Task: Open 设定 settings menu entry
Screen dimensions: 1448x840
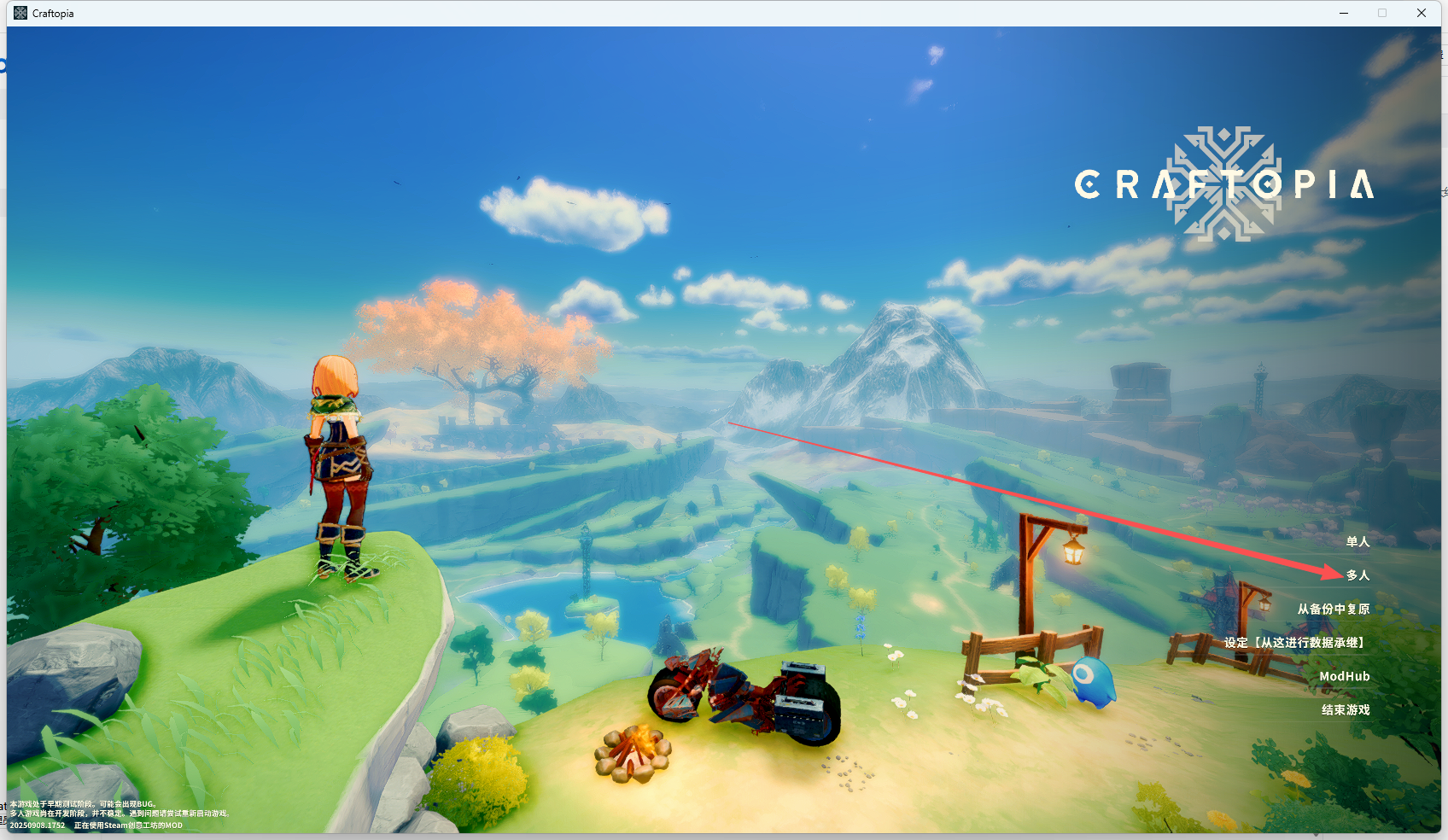Action: [x=1295, y=643]
